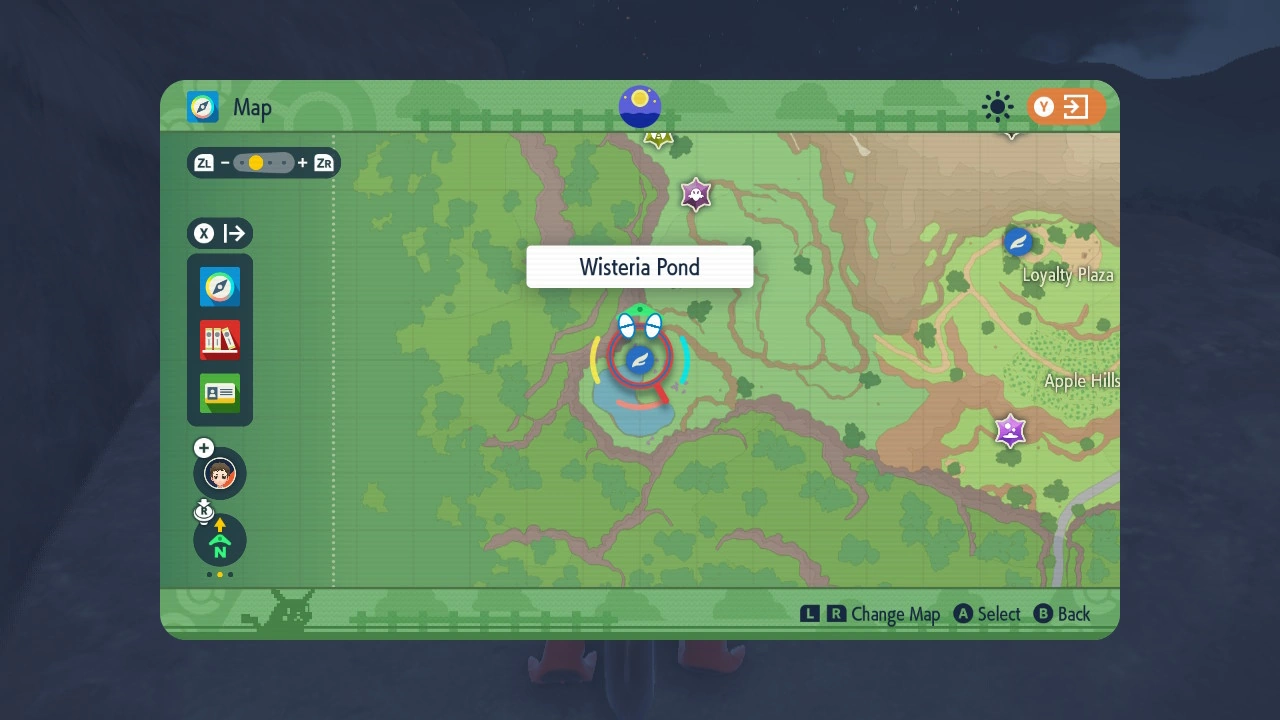Screen dimensions: 1280x720
Task: Toggle the plus badge above player avatar
Action: (x=203, y=448)
